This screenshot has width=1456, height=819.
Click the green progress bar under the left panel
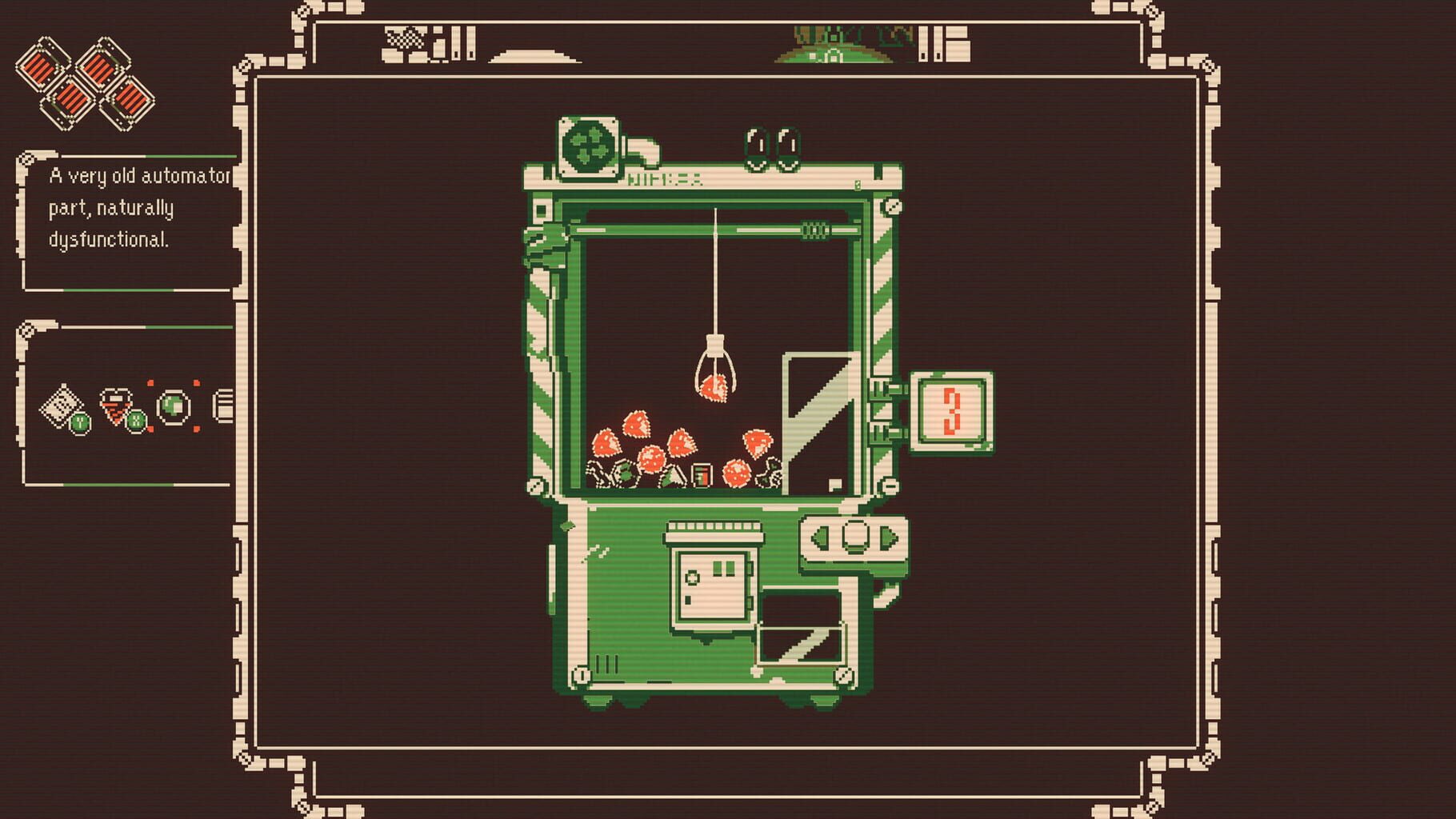[120, 483]
